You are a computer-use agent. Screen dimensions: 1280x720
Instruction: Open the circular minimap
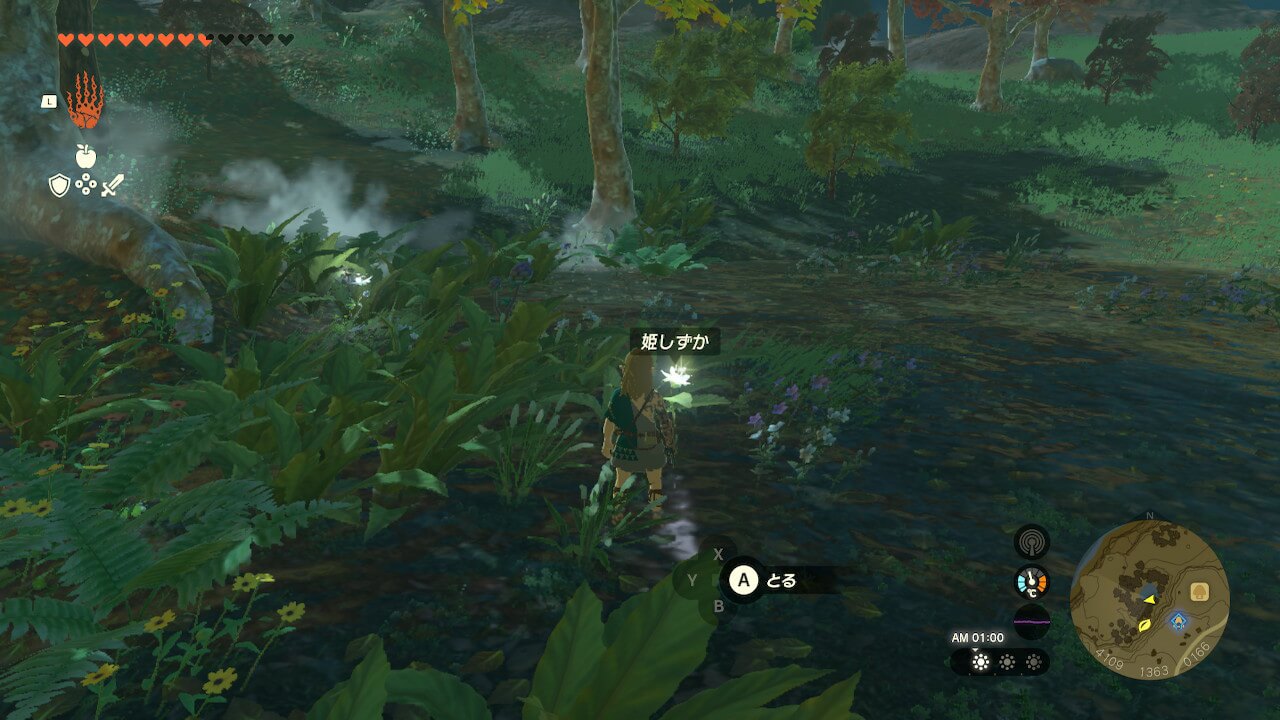coord(1149,599)
